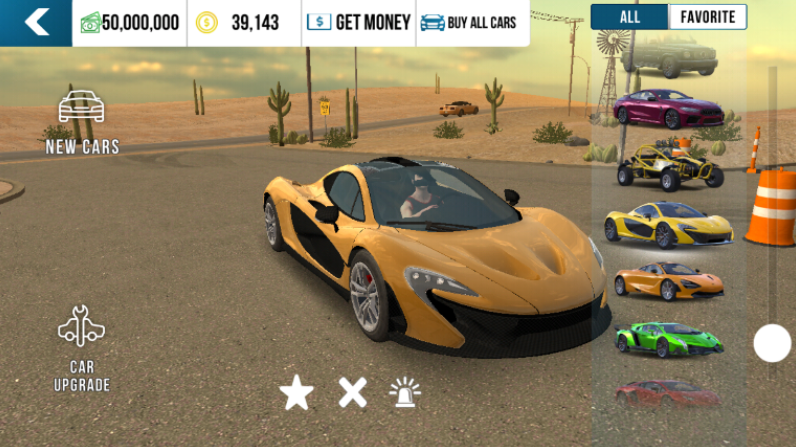
Task: Toggle the police siren light icon
Action: tap(405, 392)
